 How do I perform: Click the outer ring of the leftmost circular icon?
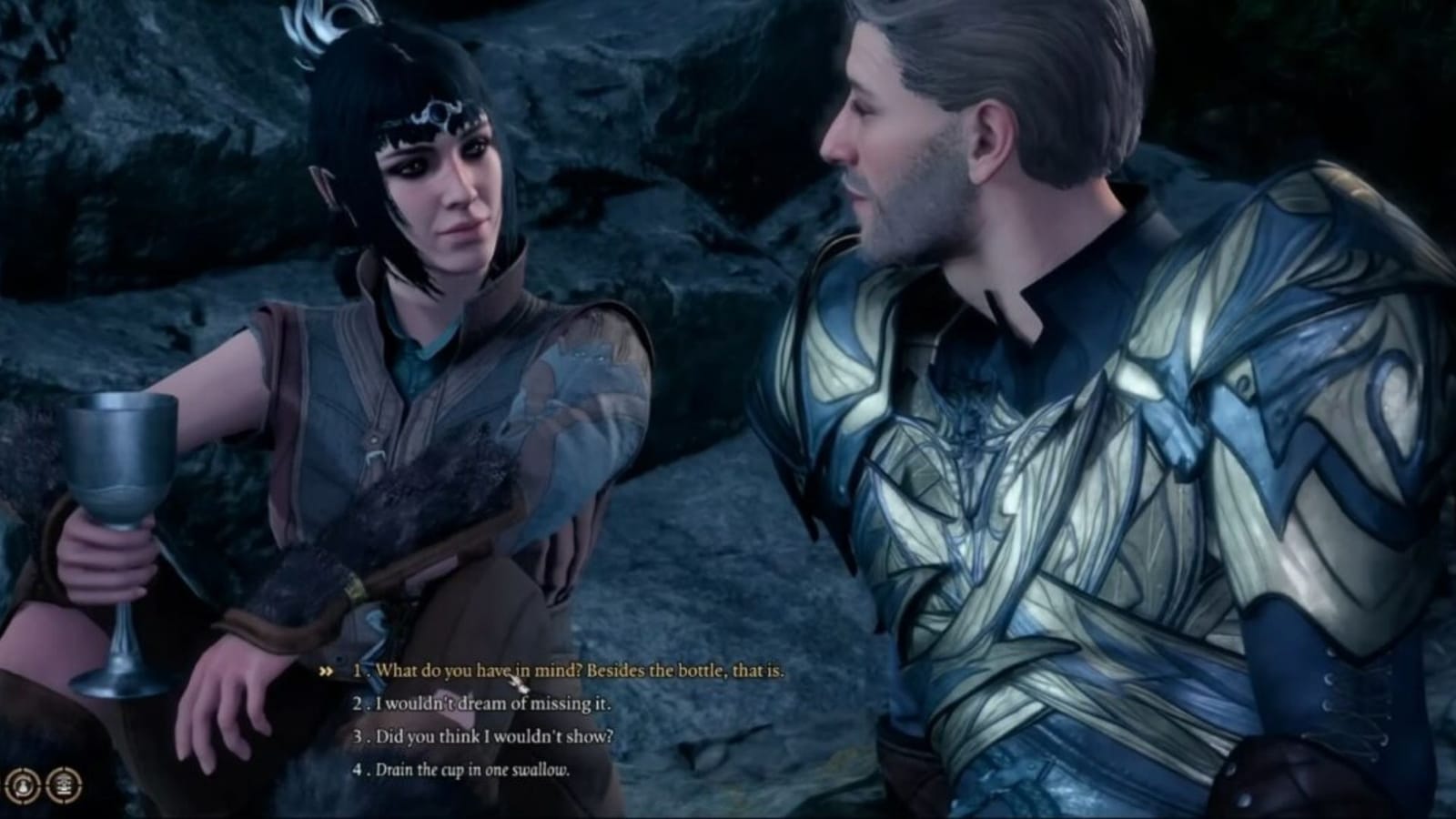(23, 770)
